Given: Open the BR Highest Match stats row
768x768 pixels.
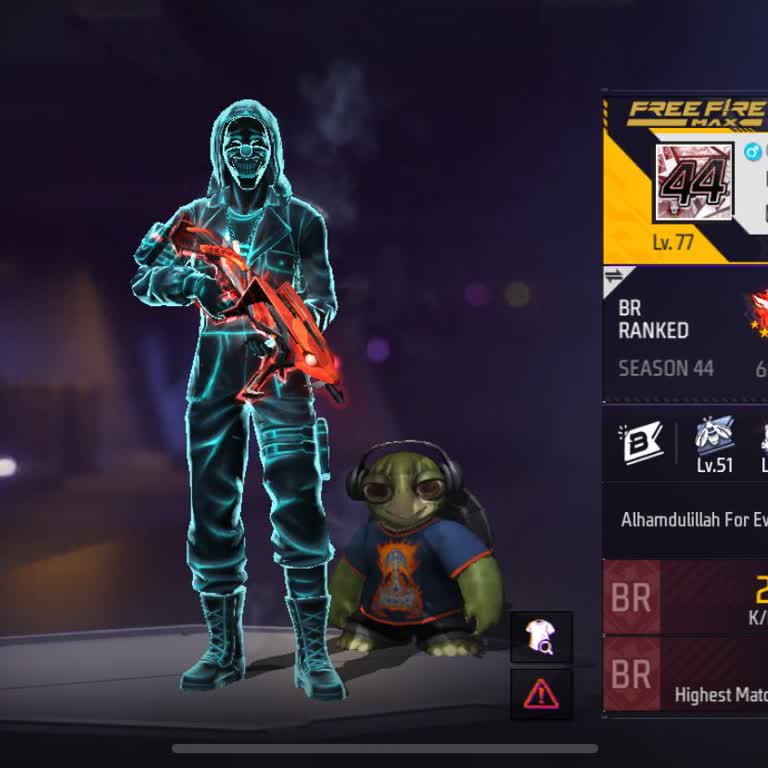Looking at the screenshot, I should click(690, 676).
